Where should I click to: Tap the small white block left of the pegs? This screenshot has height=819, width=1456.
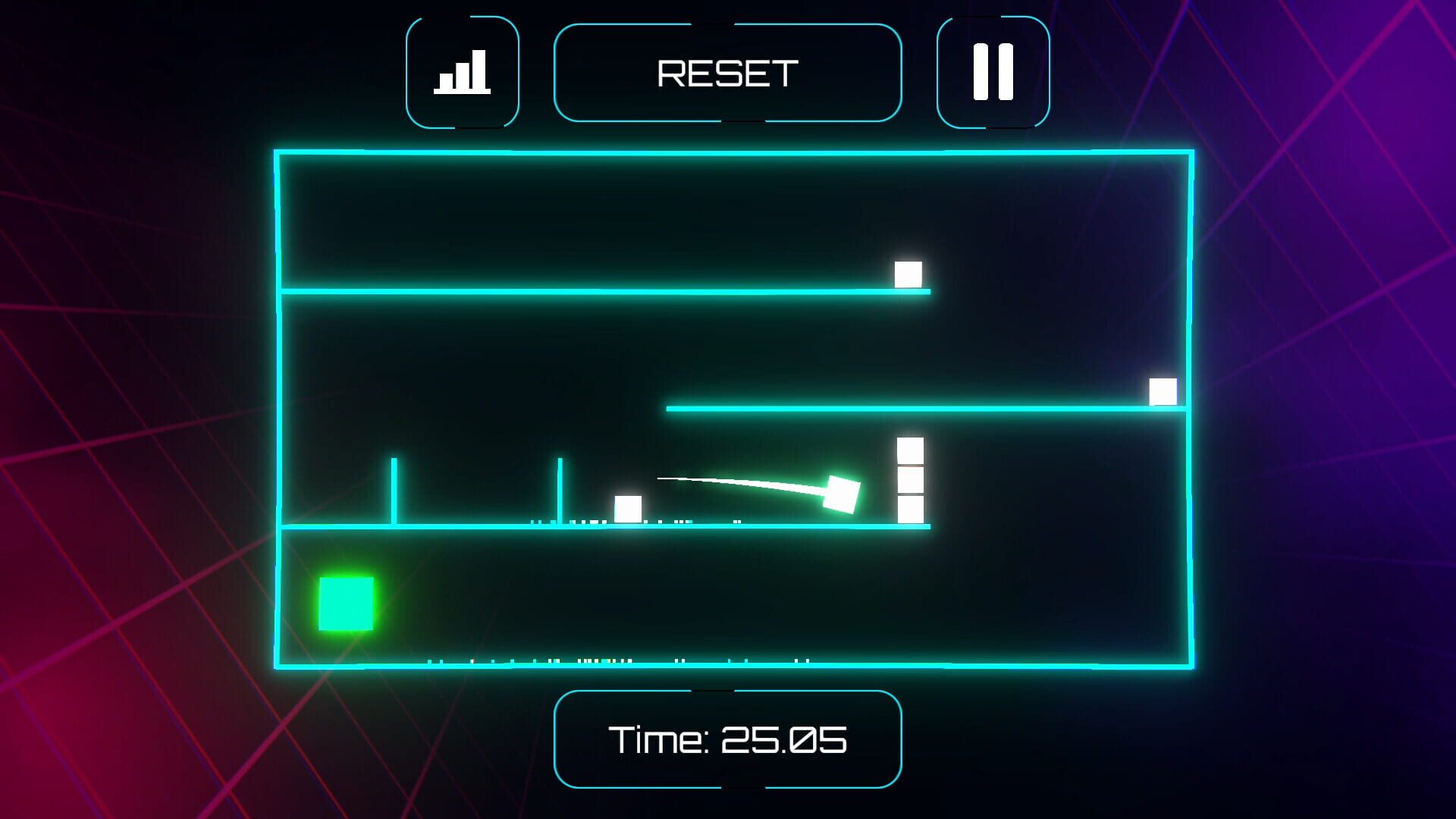click(628, 508)
